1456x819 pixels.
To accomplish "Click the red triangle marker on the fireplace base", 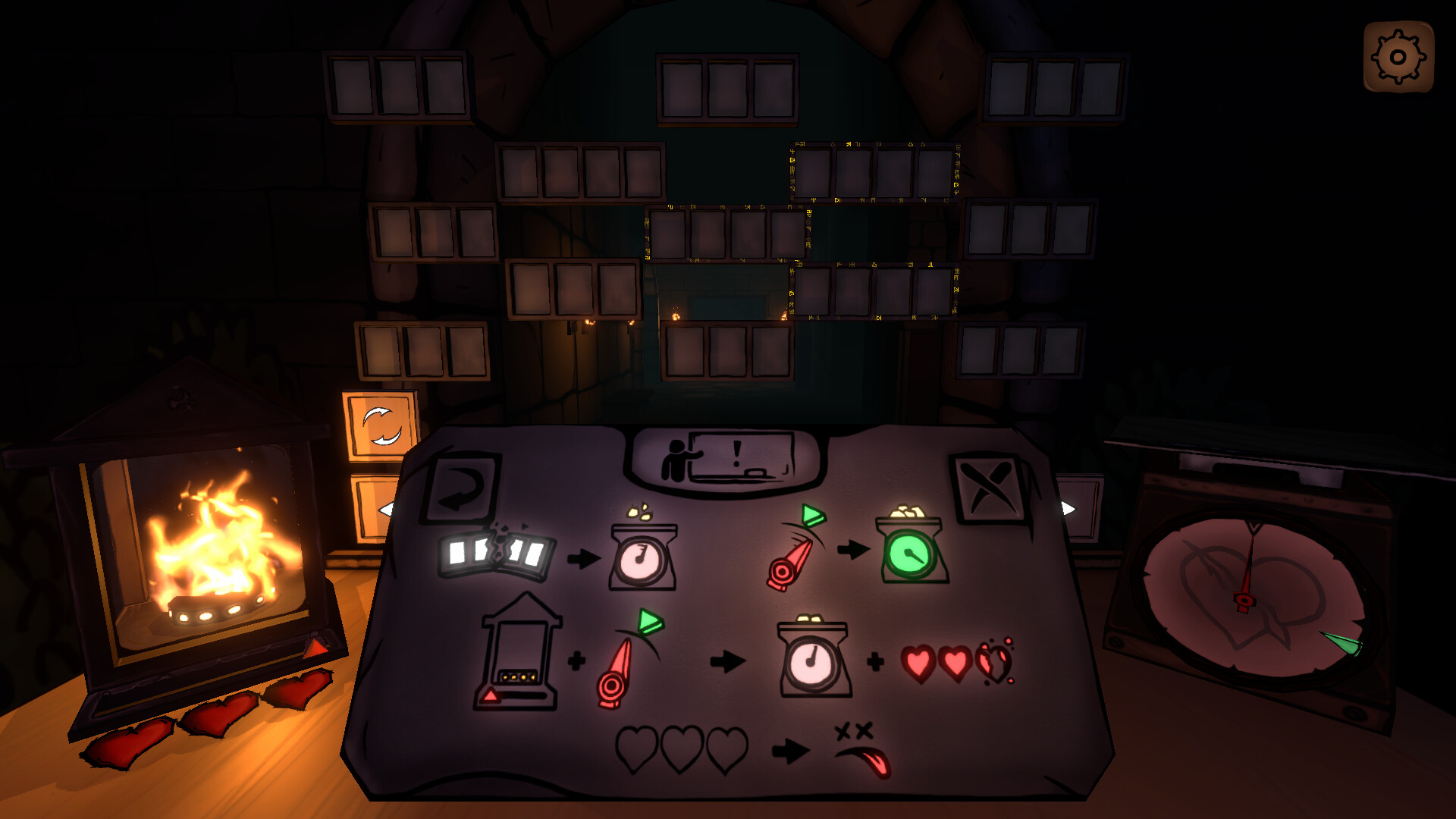I will click(x=318, y=648).
